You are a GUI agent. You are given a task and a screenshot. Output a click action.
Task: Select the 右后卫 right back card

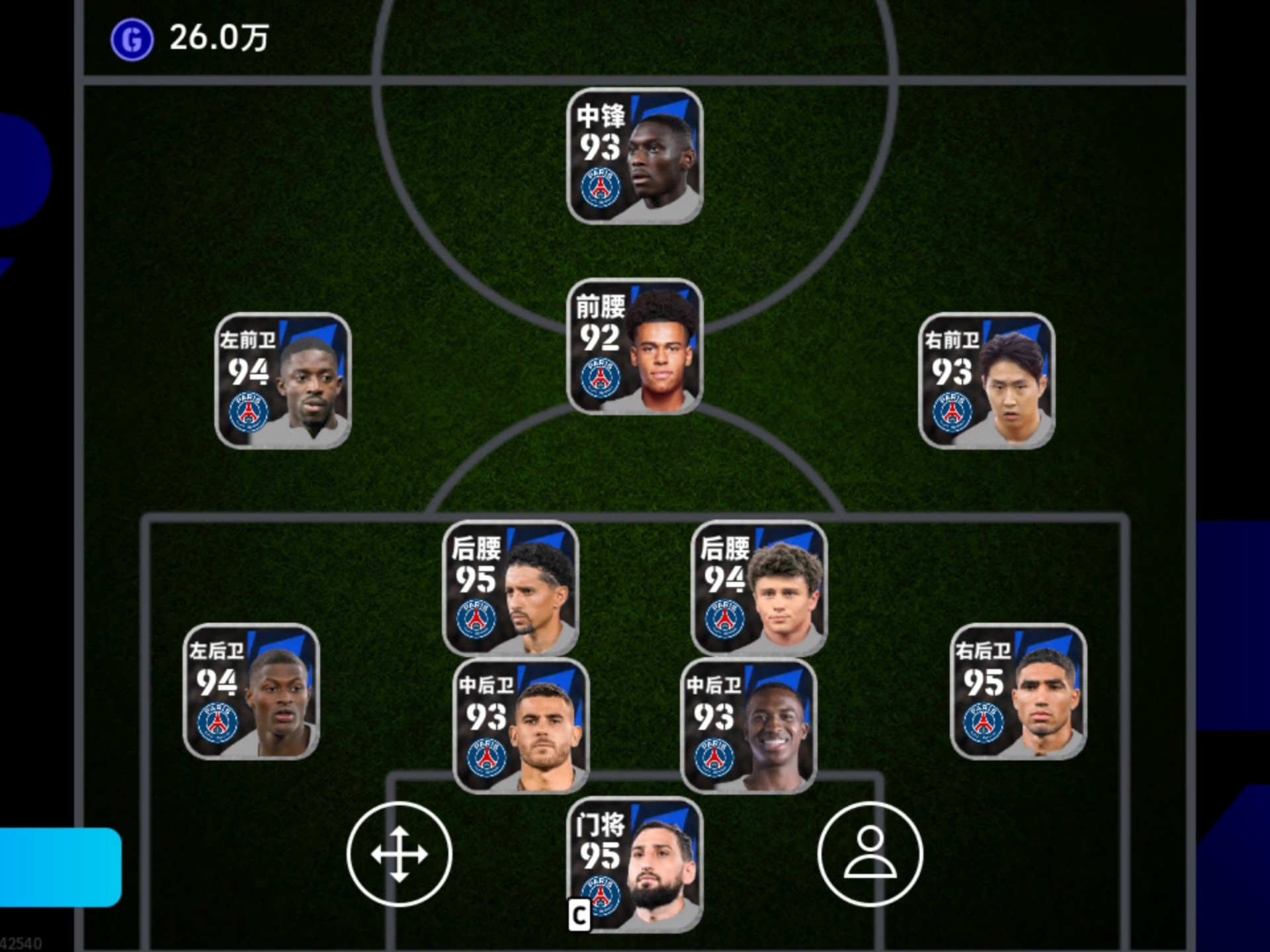1018,692
